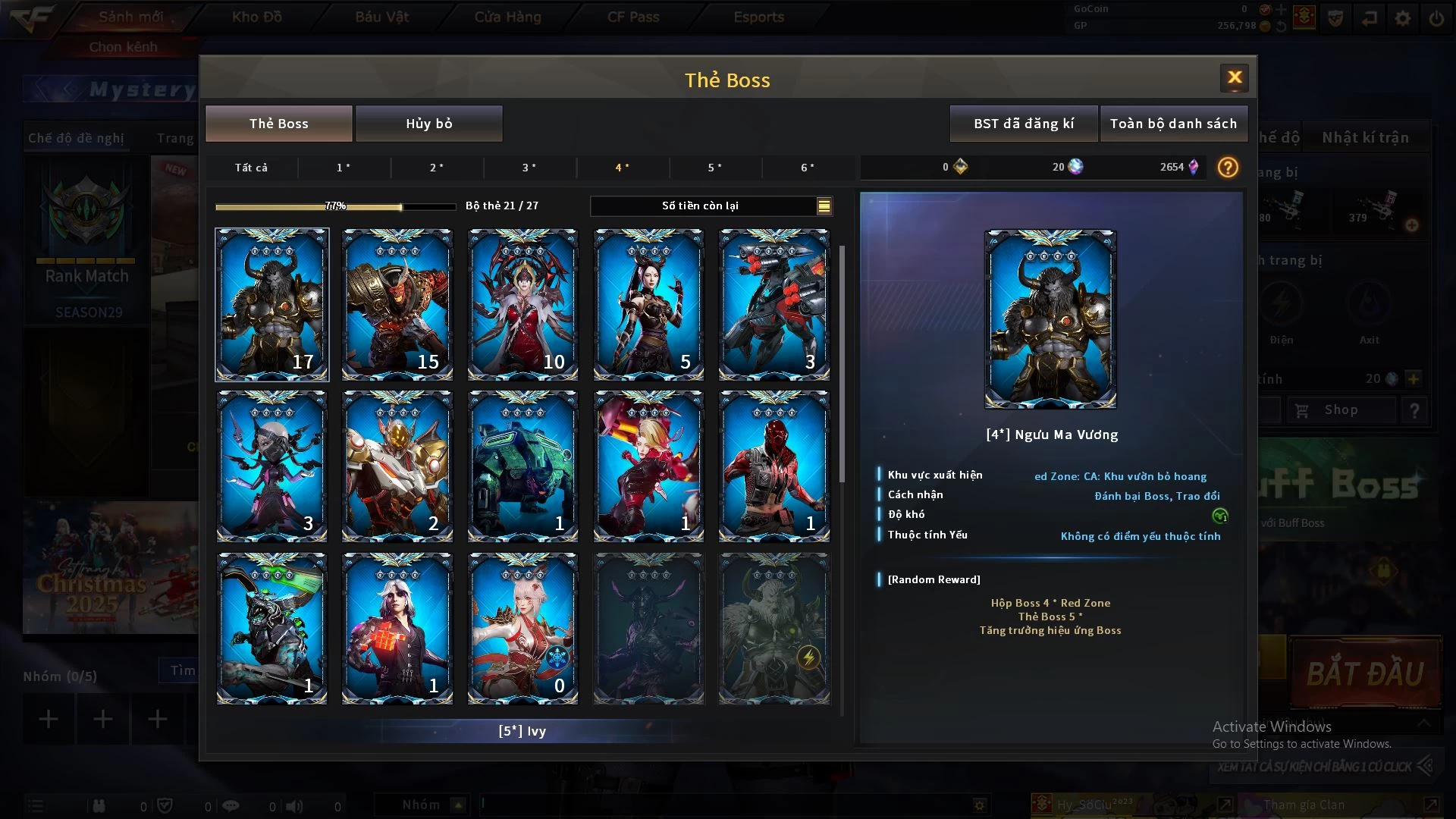Select the boss card with count 15

[397, 304]
